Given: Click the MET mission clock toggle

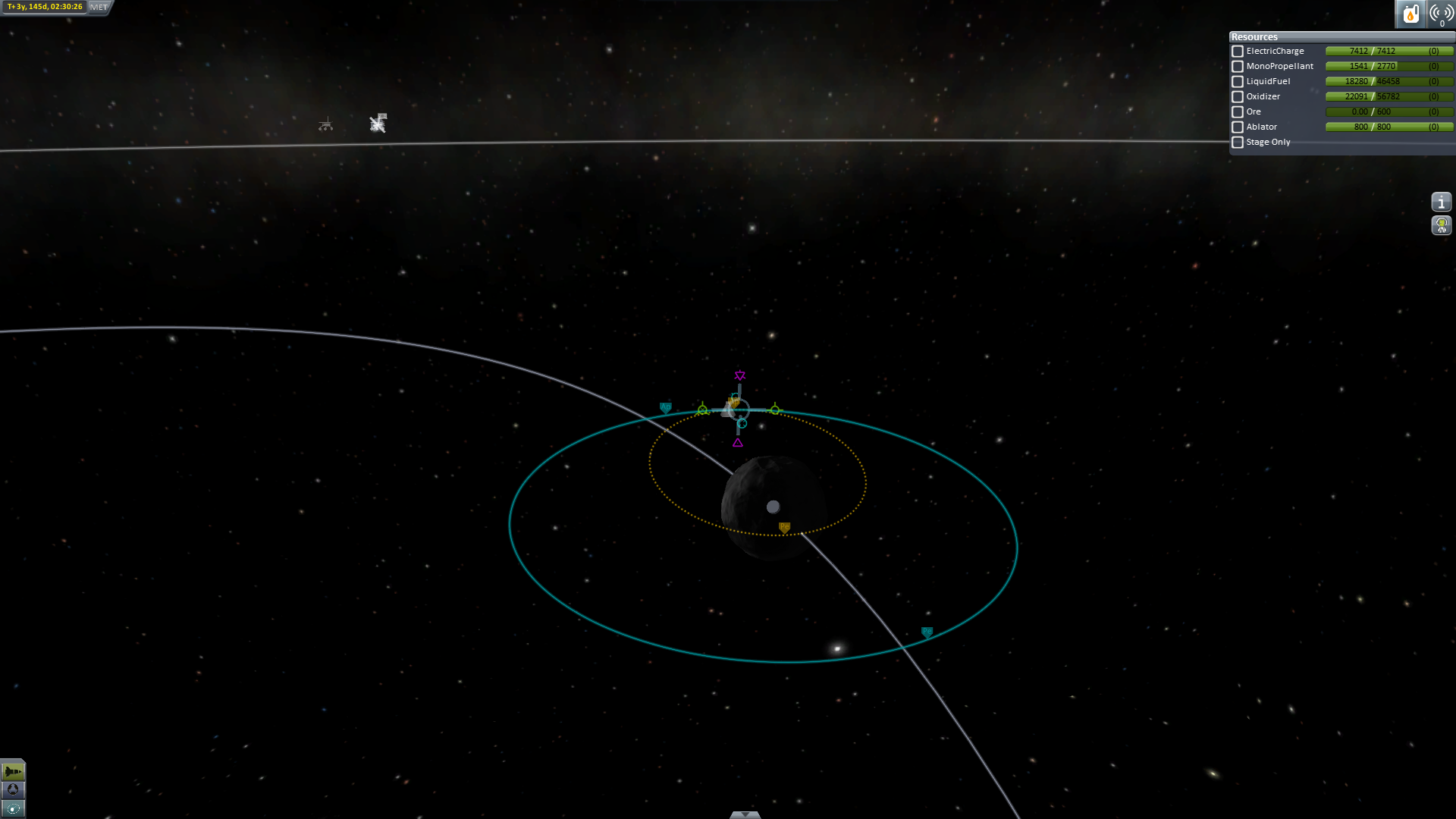Looking at the screenshot, I should tap(99, 7).
